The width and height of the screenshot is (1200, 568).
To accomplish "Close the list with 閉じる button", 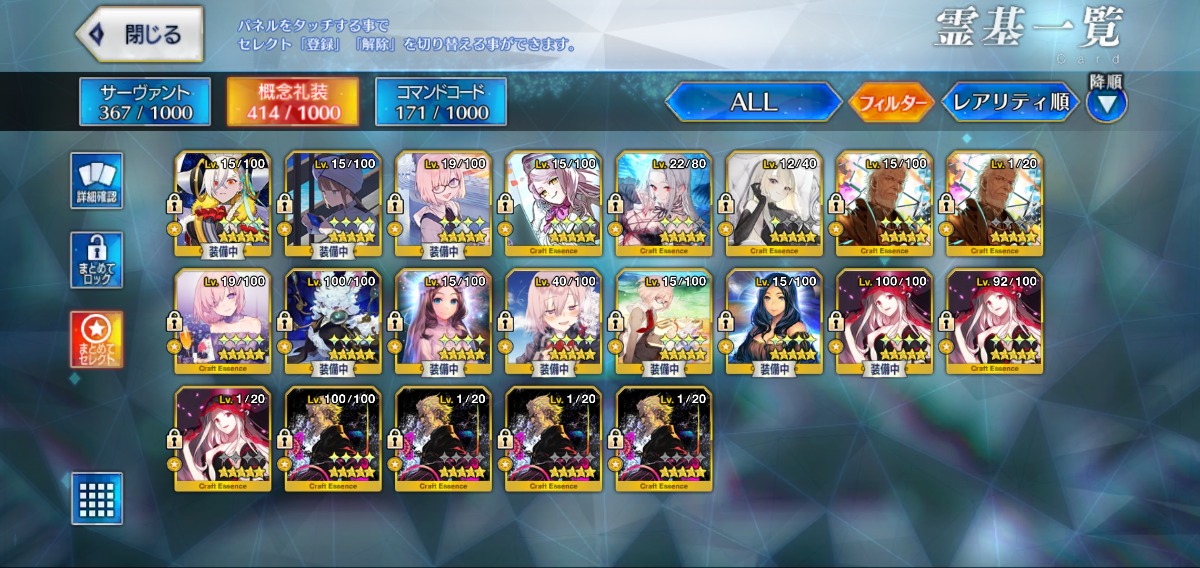I will pos(140,34).
